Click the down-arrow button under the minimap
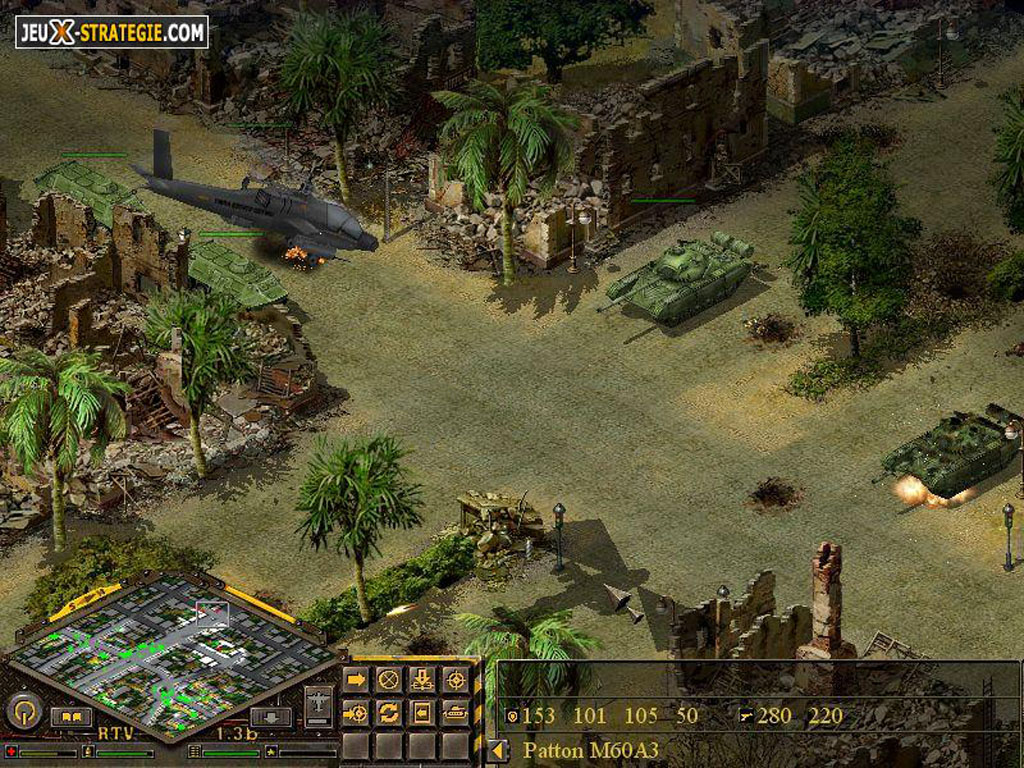The width and height of the screenshot is (1024, 768). [x=271, y=717]
